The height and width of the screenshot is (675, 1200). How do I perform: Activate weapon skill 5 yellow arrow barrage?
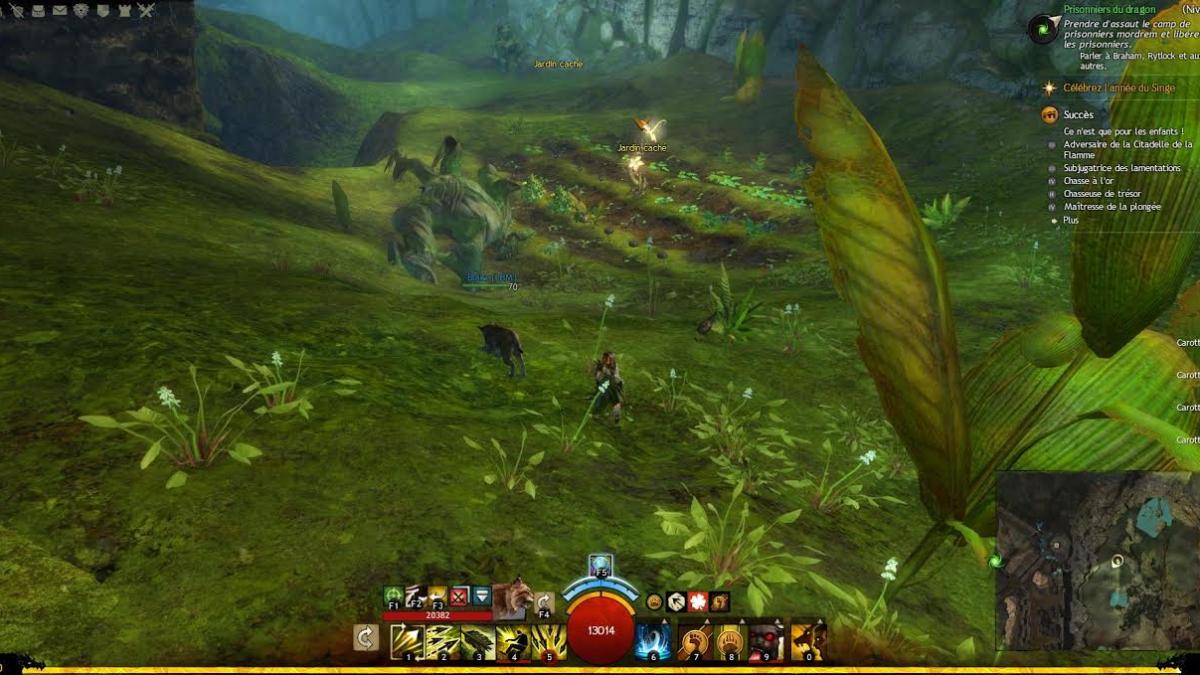549,641
